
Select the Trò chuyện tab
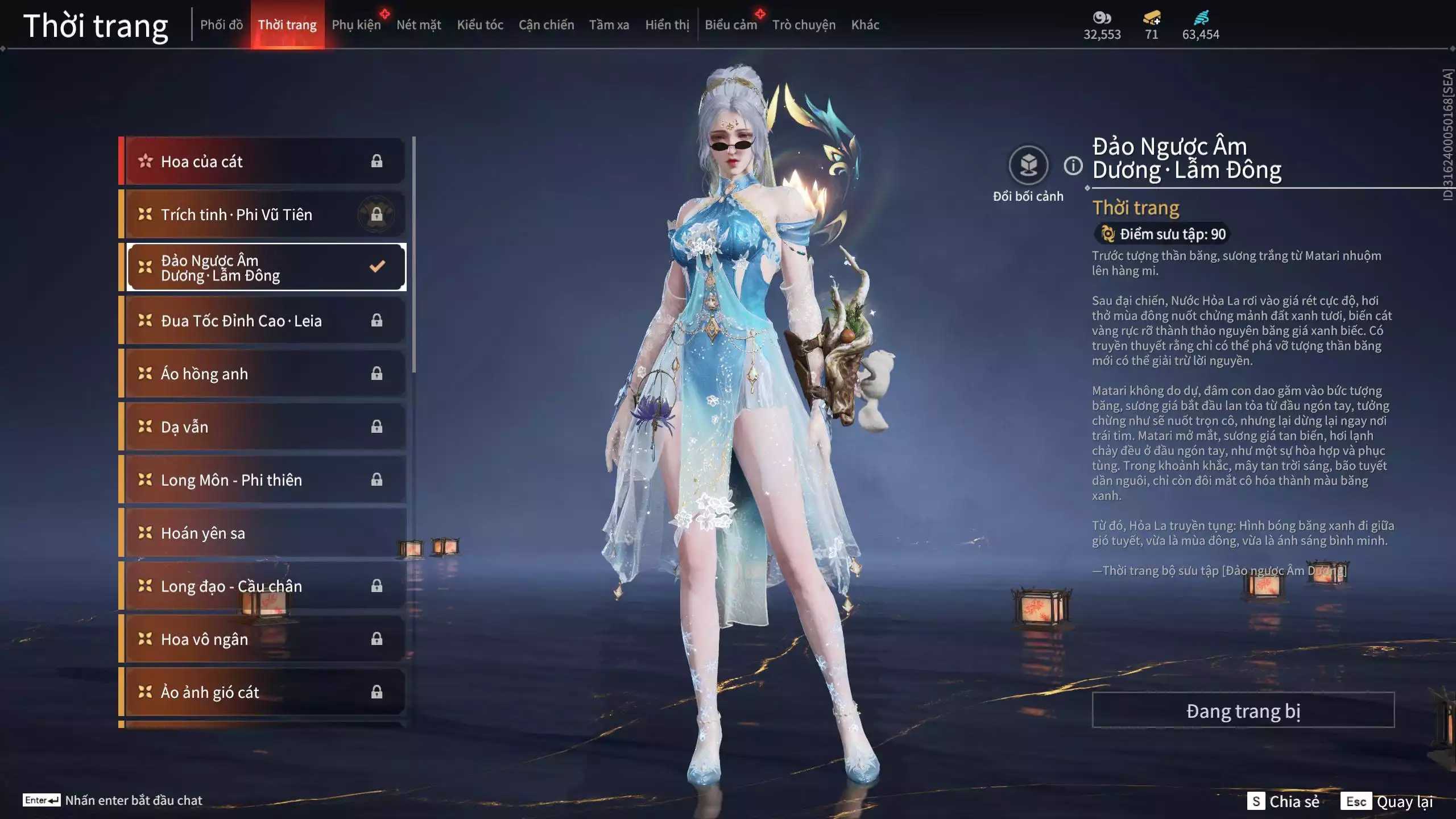pos(804,25)
